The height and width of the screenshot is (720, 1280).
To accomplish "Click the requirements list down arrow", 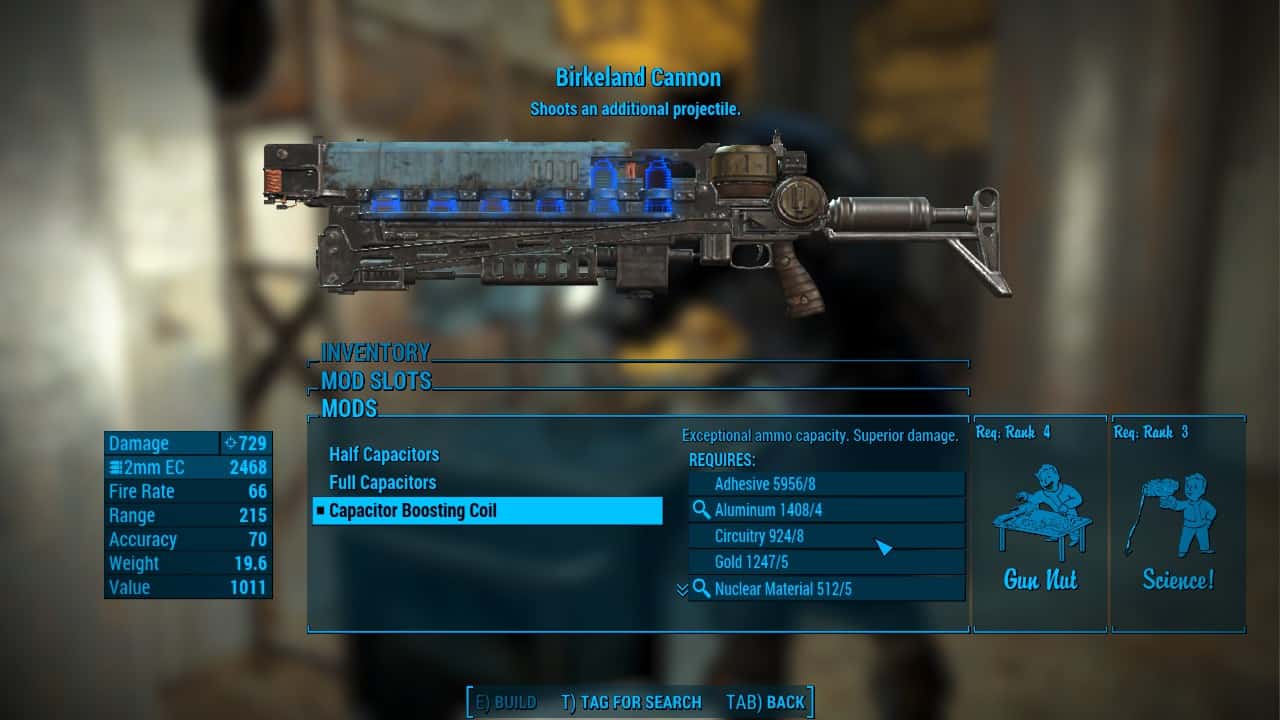I will coord(682,590).
